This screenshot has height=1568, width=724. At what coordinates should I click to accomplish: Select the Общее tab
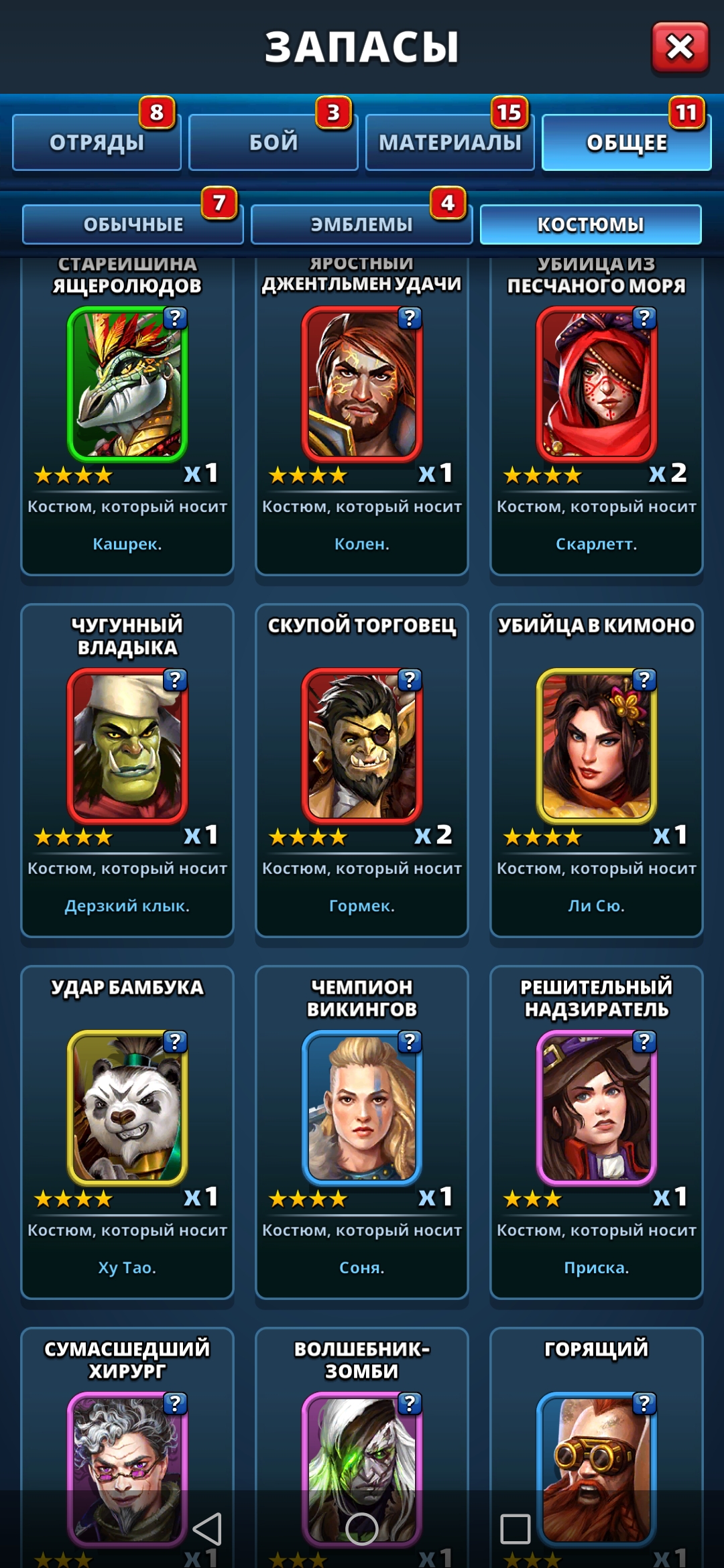coord(626,142)
